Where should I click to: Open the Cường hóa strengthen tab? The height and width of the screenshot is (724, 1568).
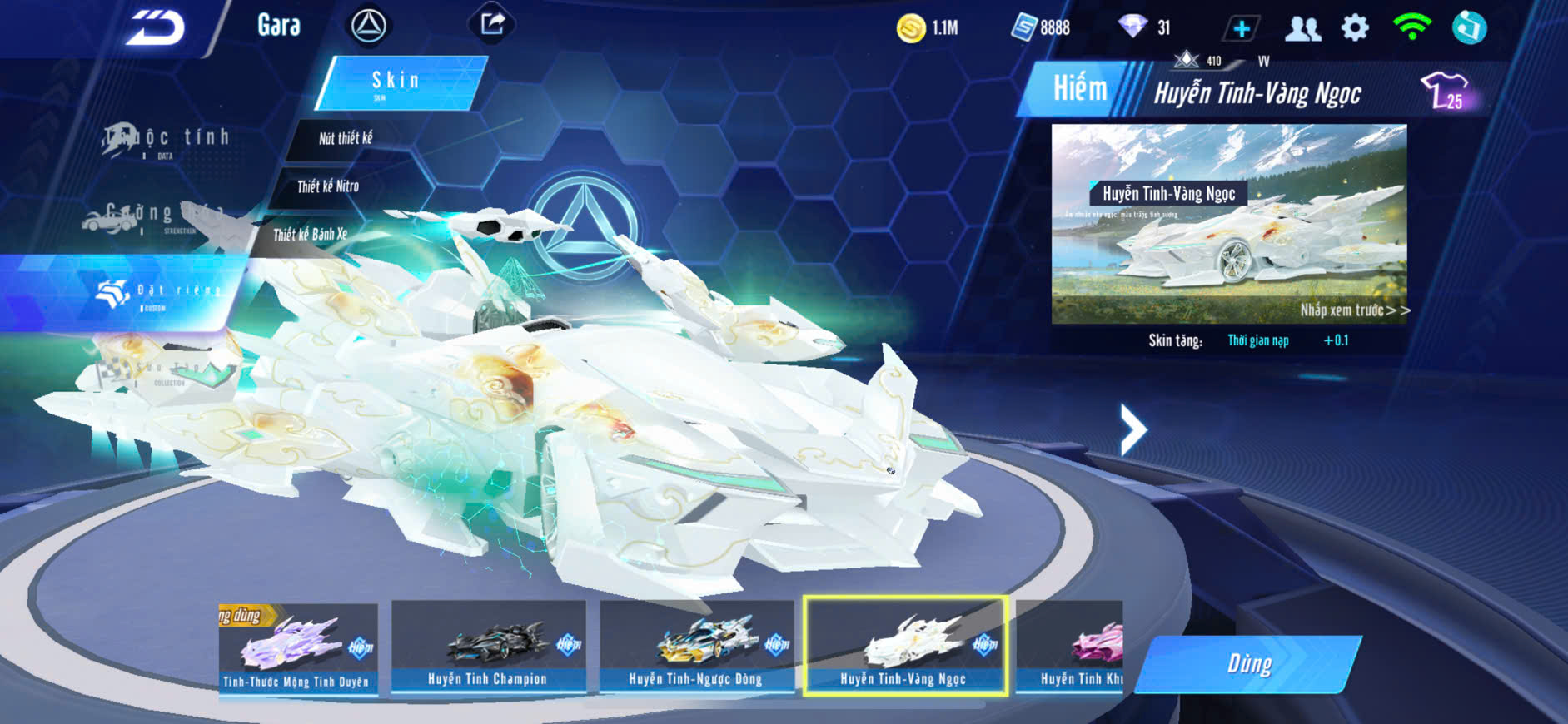pos(150,216)
